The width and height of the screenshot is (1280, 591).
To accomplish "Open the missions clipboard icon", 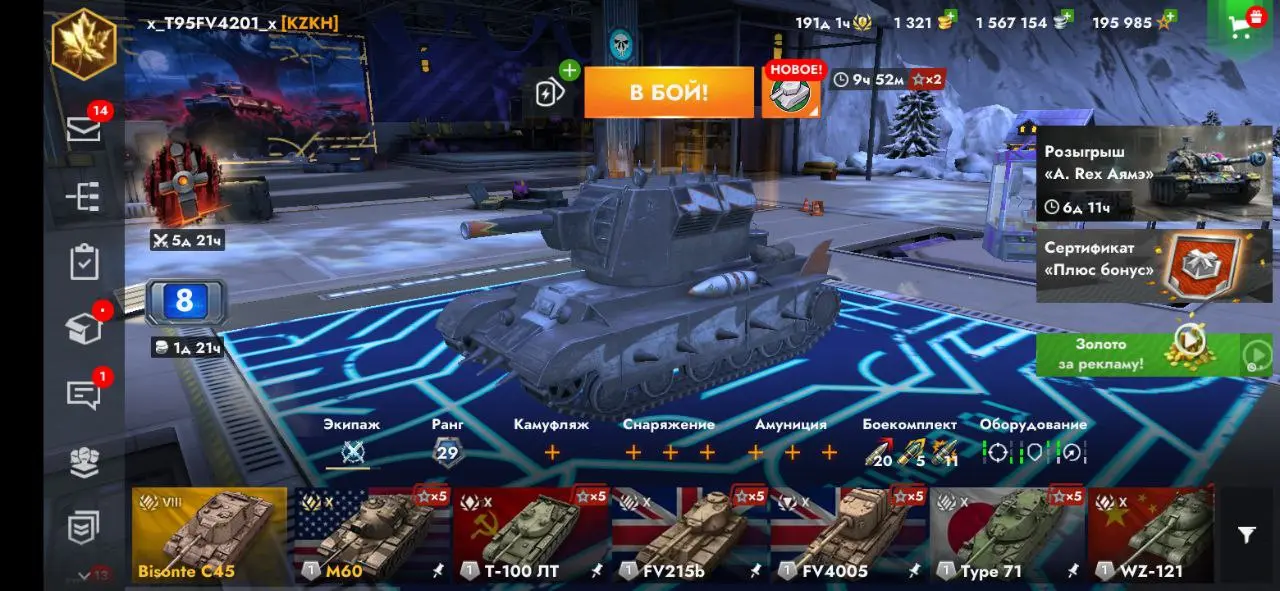I will pos(84,262).
